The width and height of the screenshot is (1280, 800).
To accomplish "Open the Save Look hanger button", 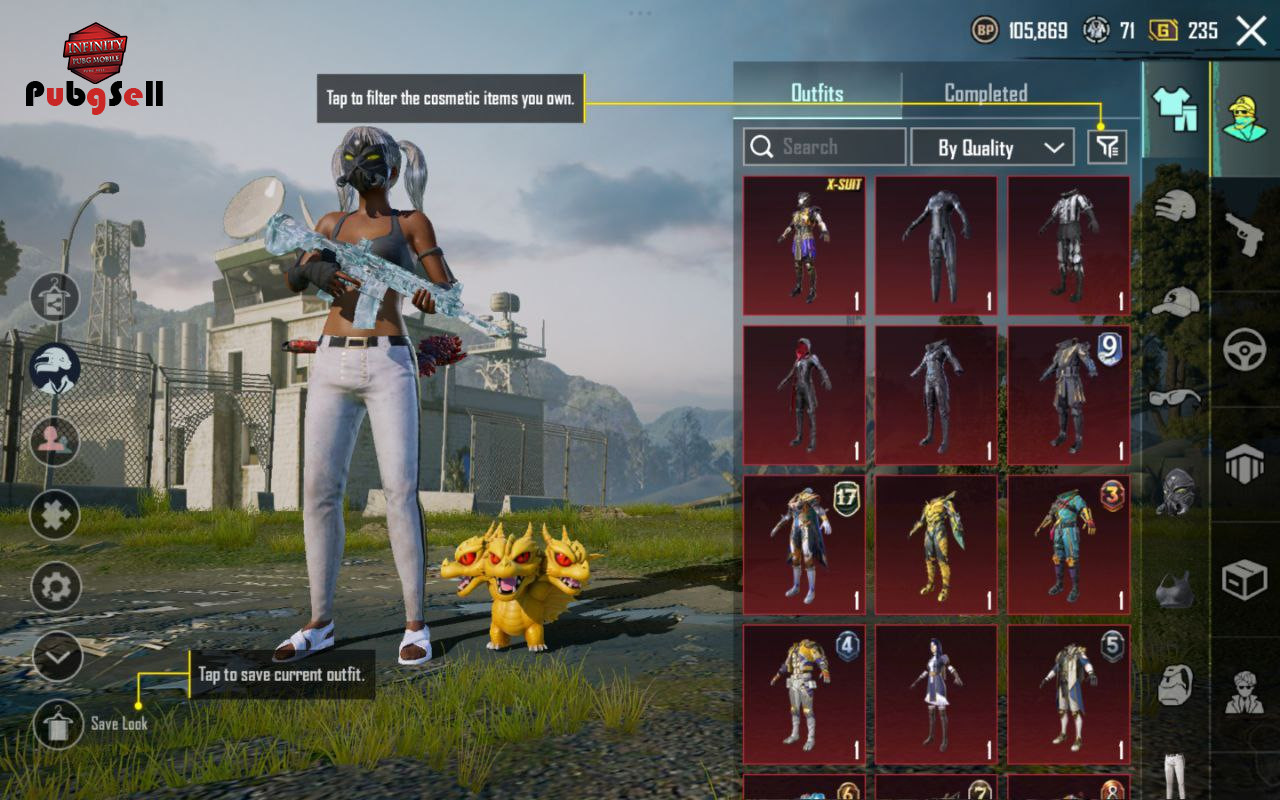I will point(58,724).
